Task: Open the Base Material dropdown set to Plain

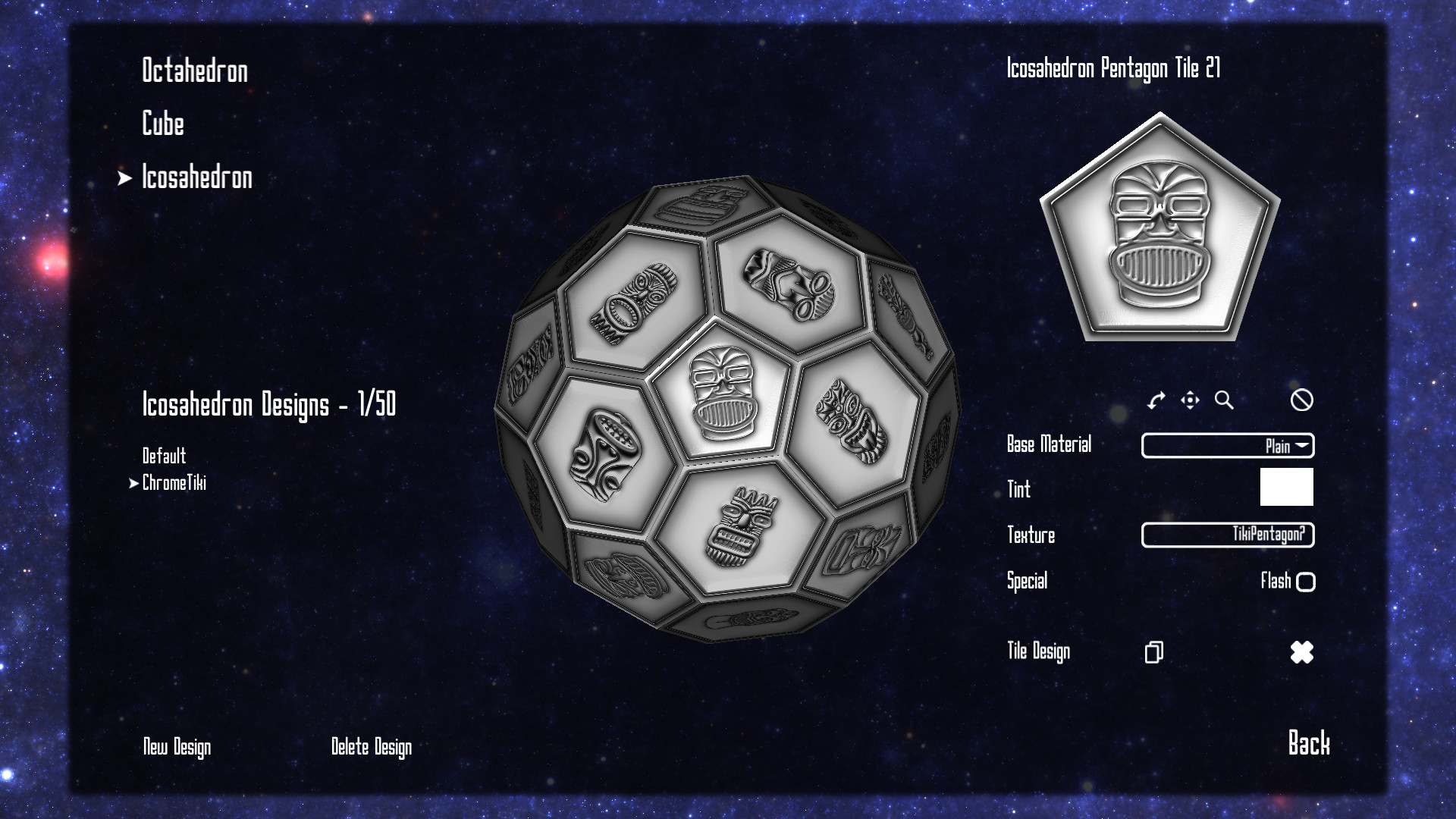Action: point(1226,447)
